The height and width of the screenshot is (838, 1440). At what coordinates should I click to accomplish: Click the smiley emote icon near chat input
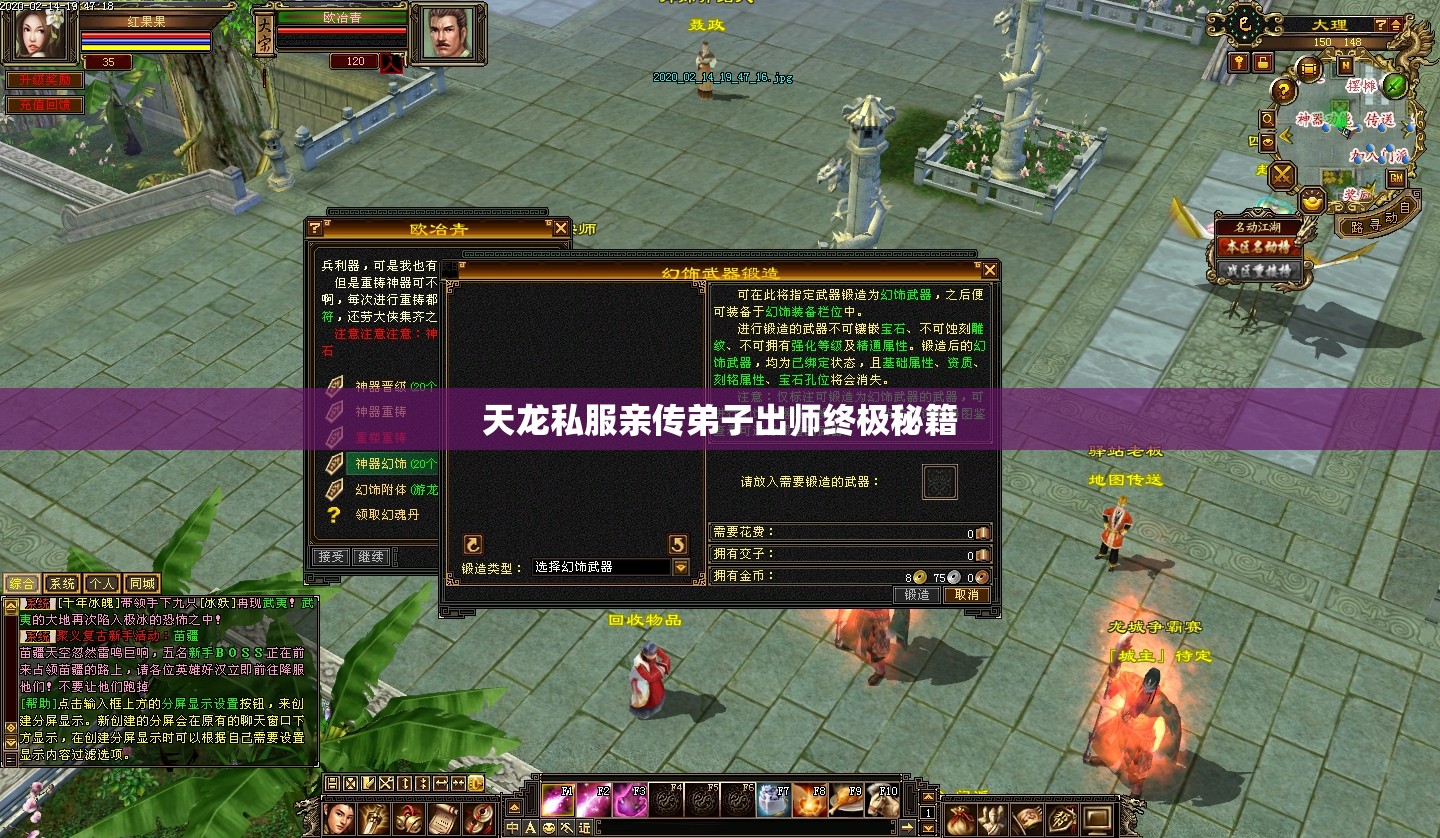[549, 827]
